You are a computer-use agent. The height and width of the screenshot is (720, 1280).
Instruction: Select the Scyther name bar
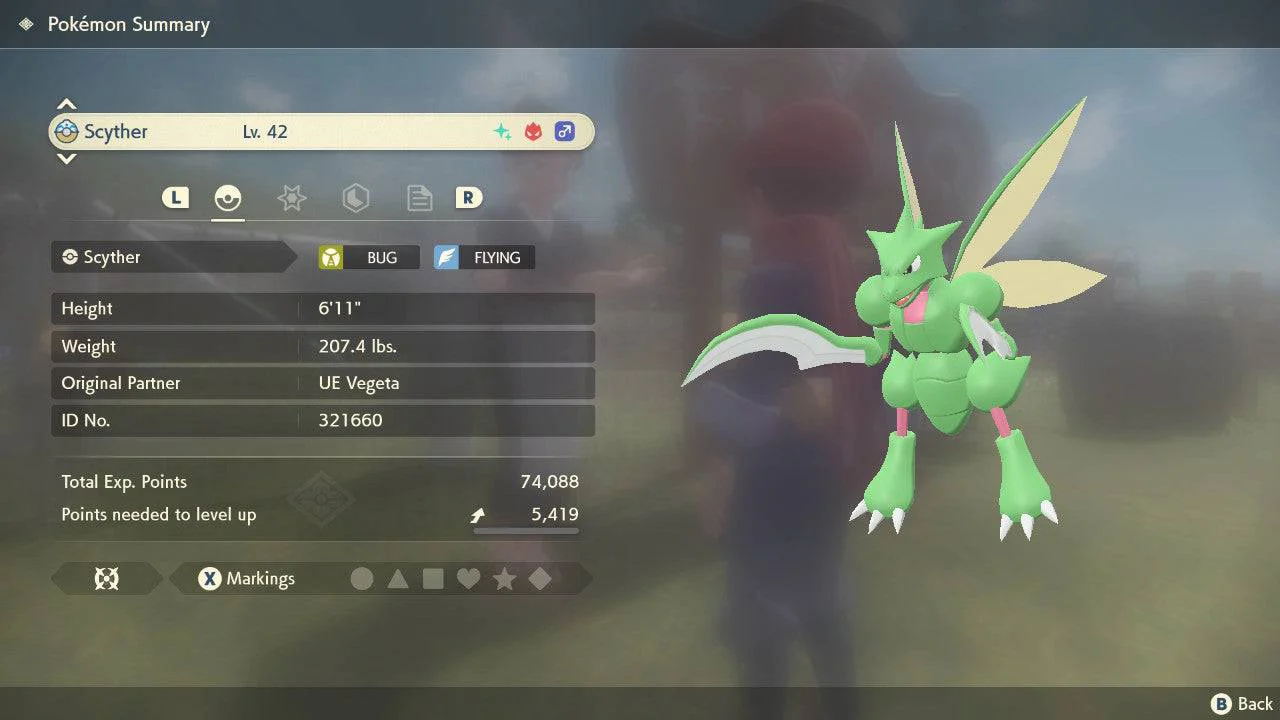tap(321, 132)
